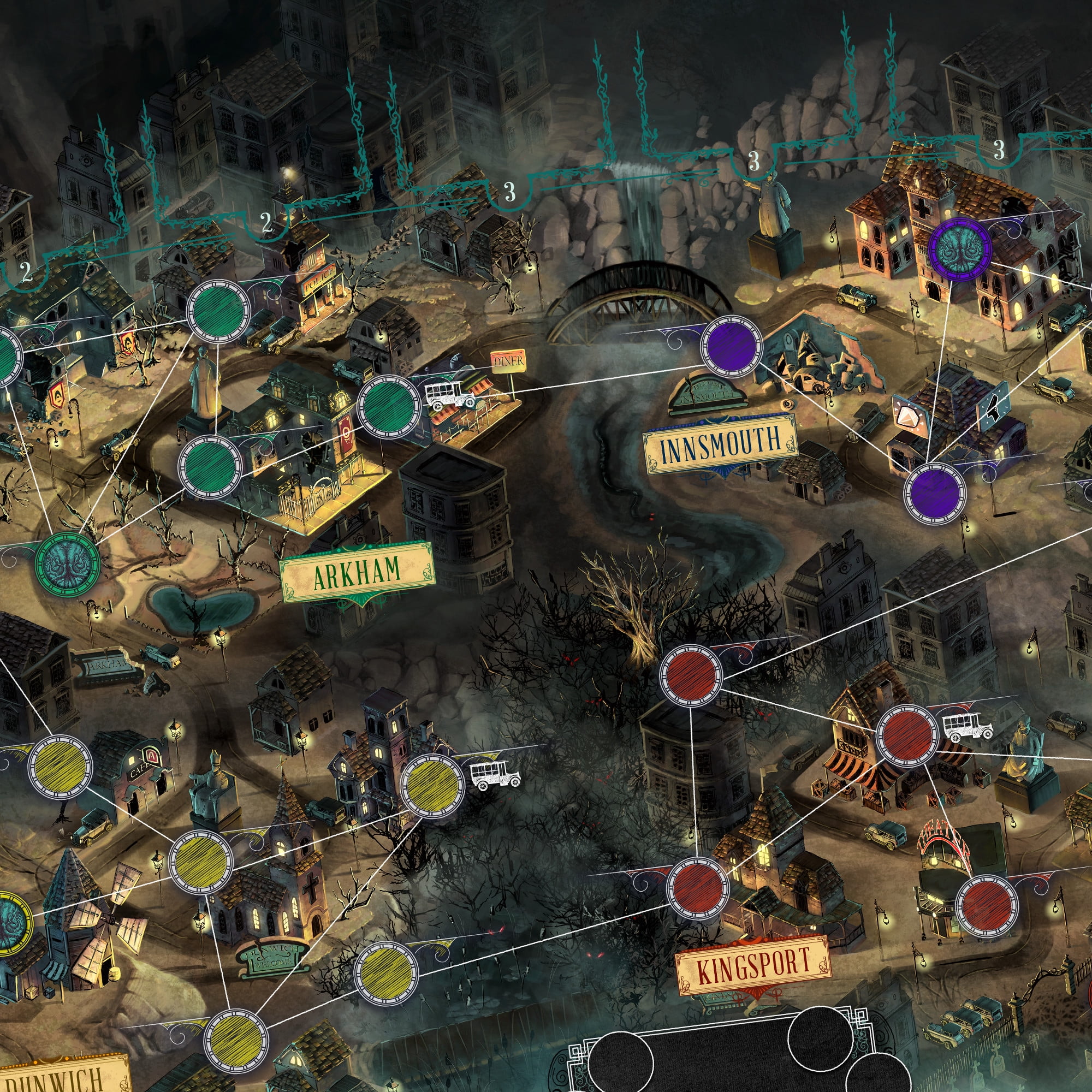Select the red location by the dead tree
The height and width of the screenshot is (1092, 1092).
coord(691,674)
